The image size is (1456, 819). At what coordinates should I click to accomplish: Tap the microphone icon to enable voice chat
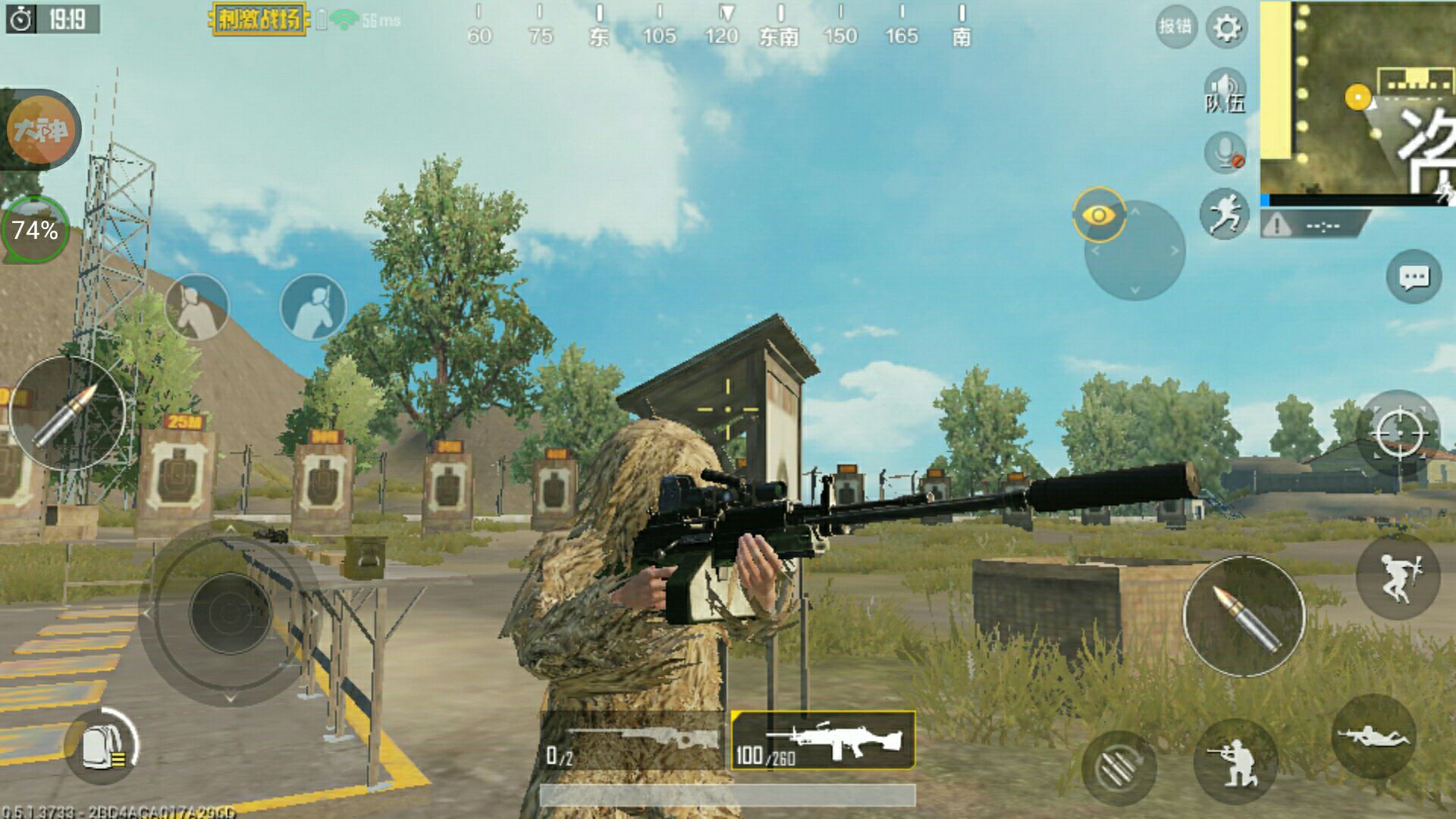pos(1224,151)
